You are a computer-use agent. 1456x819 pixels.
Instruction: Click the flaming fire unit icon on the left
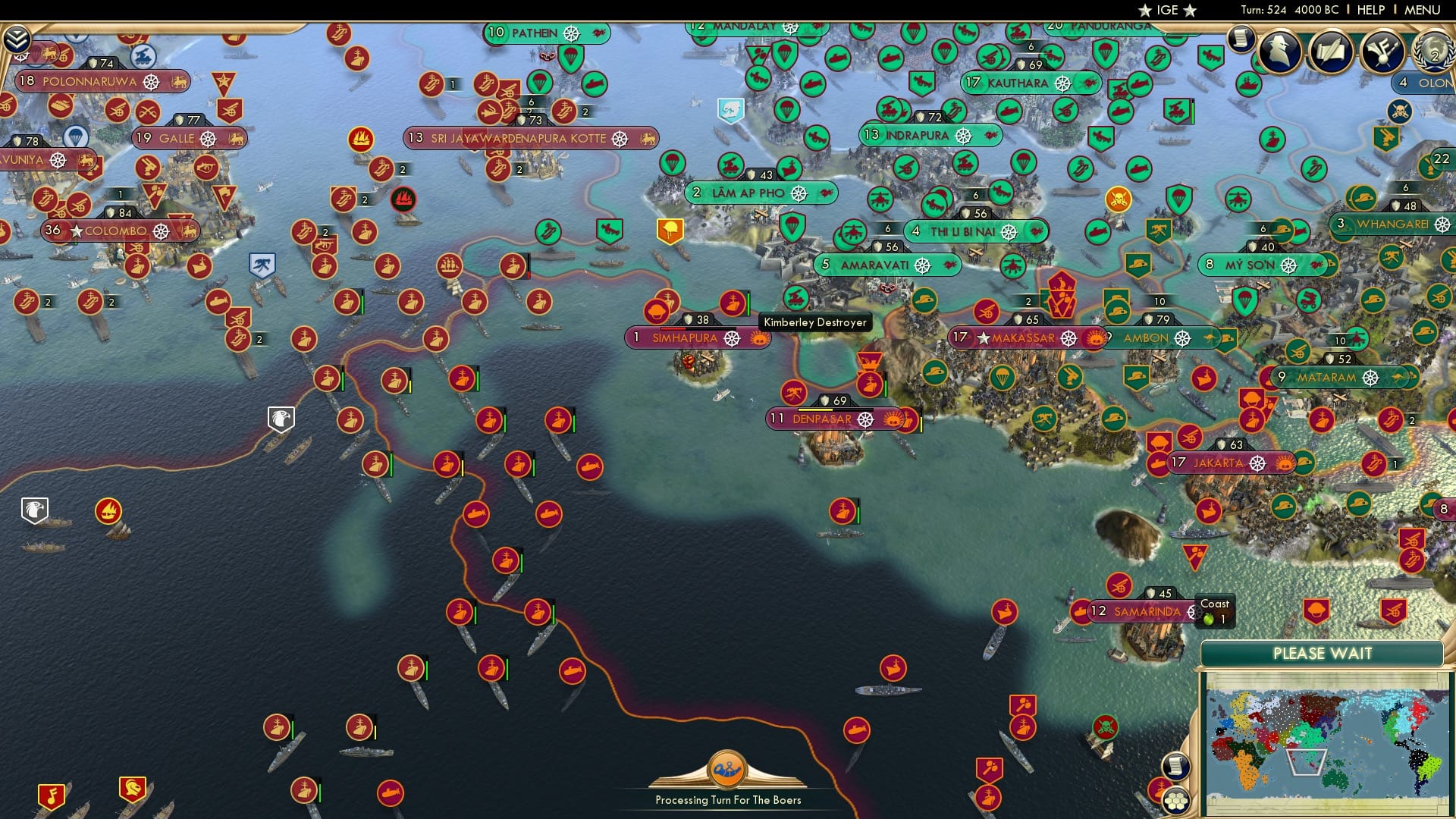click(x=108, y=510)
